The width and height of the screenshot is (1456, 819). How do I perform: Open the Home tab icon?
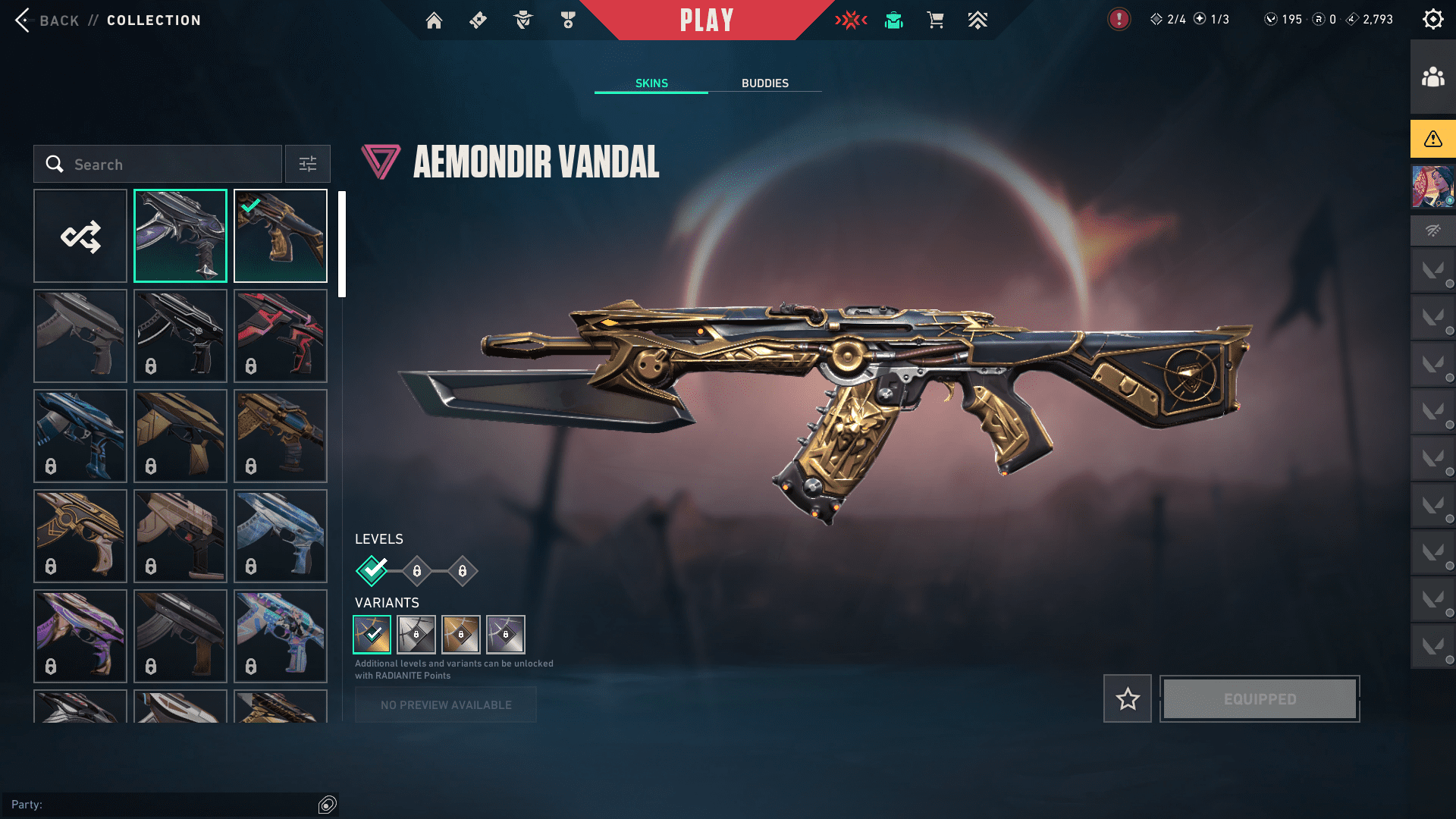(x=434, y=20)
